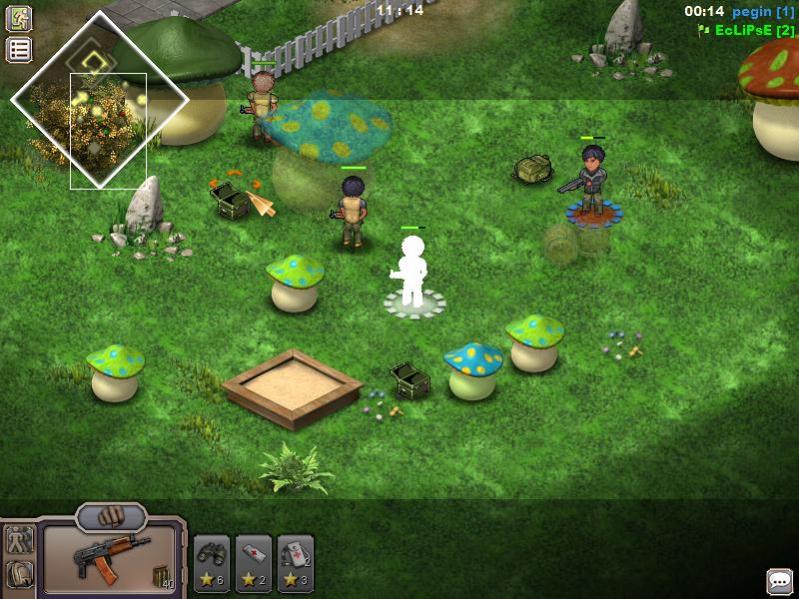This screenshot has width=799, height=599.
Task: Select player pegin in the turn list
Action: (763, 11)
